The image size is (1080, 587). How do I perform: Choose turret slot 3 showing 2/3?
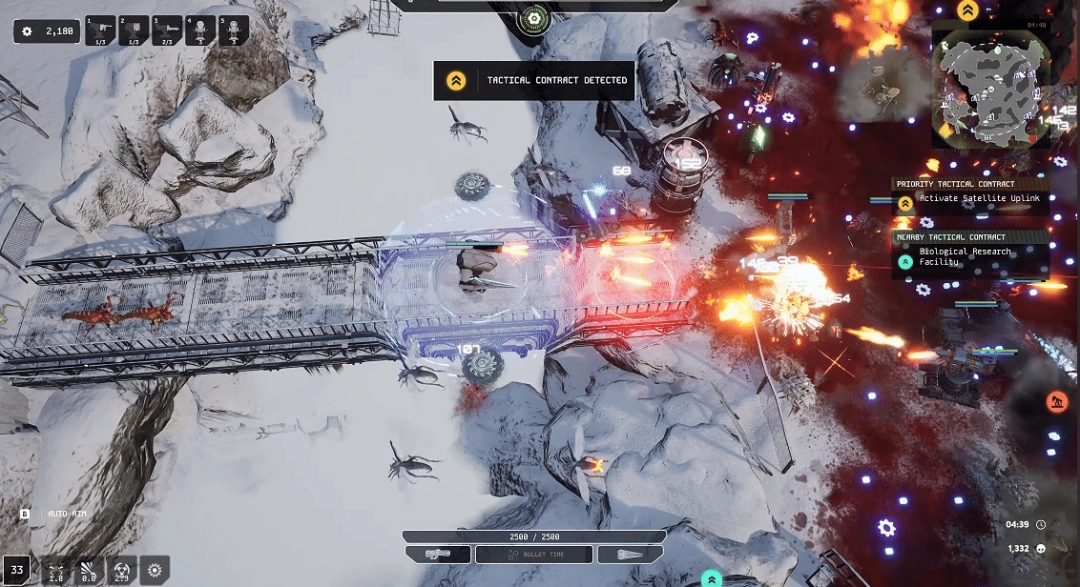pos(167,30)
